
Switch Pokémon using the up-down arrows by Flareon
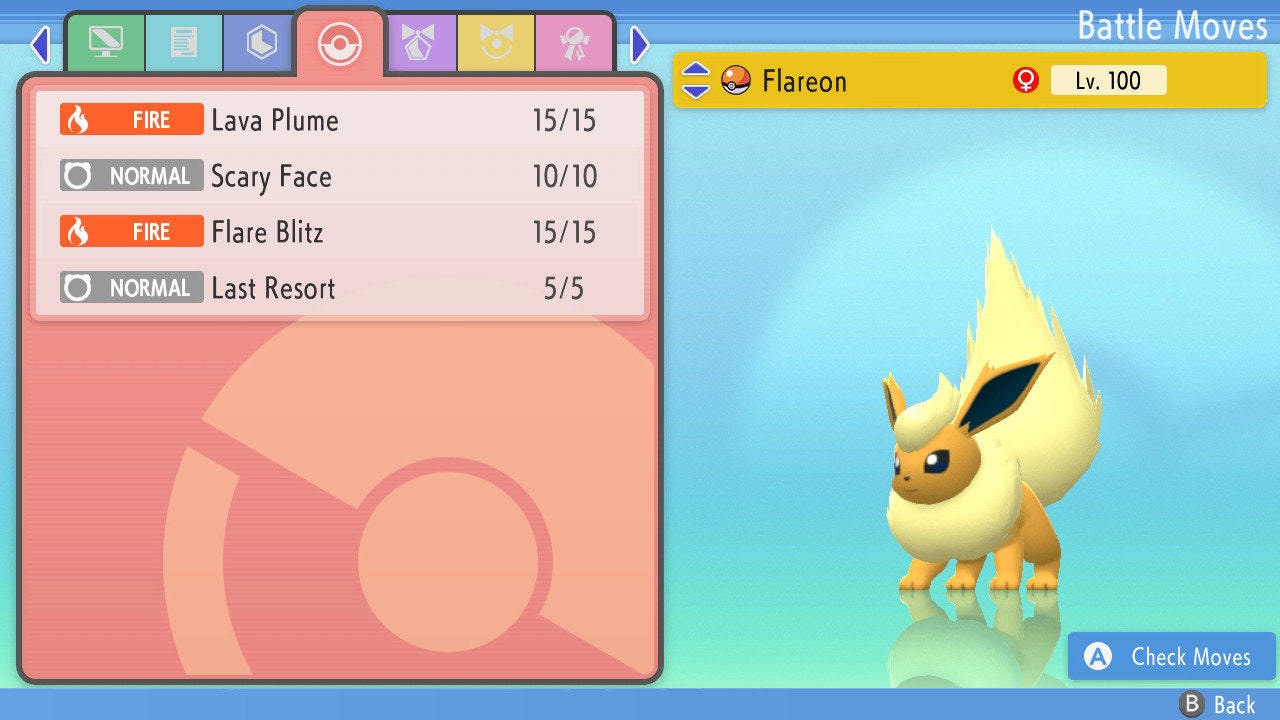coord(696,81)
